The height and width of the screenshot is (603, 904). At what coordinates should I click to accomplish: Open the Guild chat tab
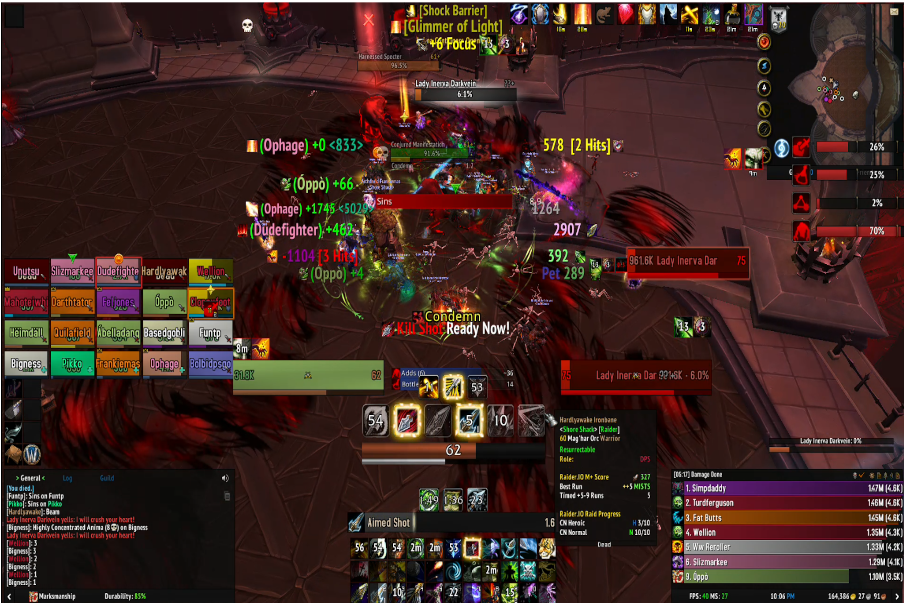coord(106,479)
